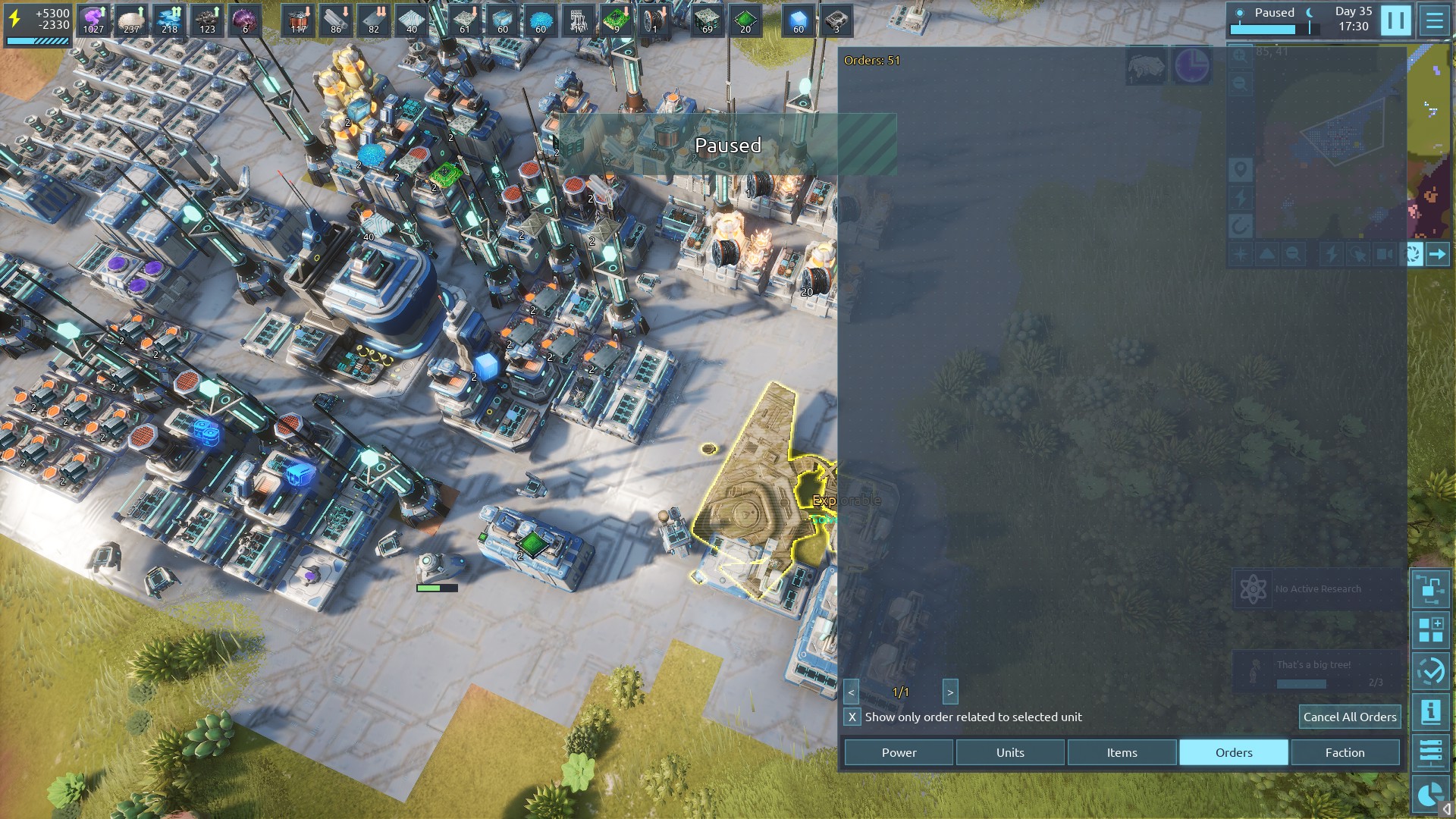Screen dimensions: 1456x819
Task: Open the pie chart statistics button
Action: tap(1430, 794)
